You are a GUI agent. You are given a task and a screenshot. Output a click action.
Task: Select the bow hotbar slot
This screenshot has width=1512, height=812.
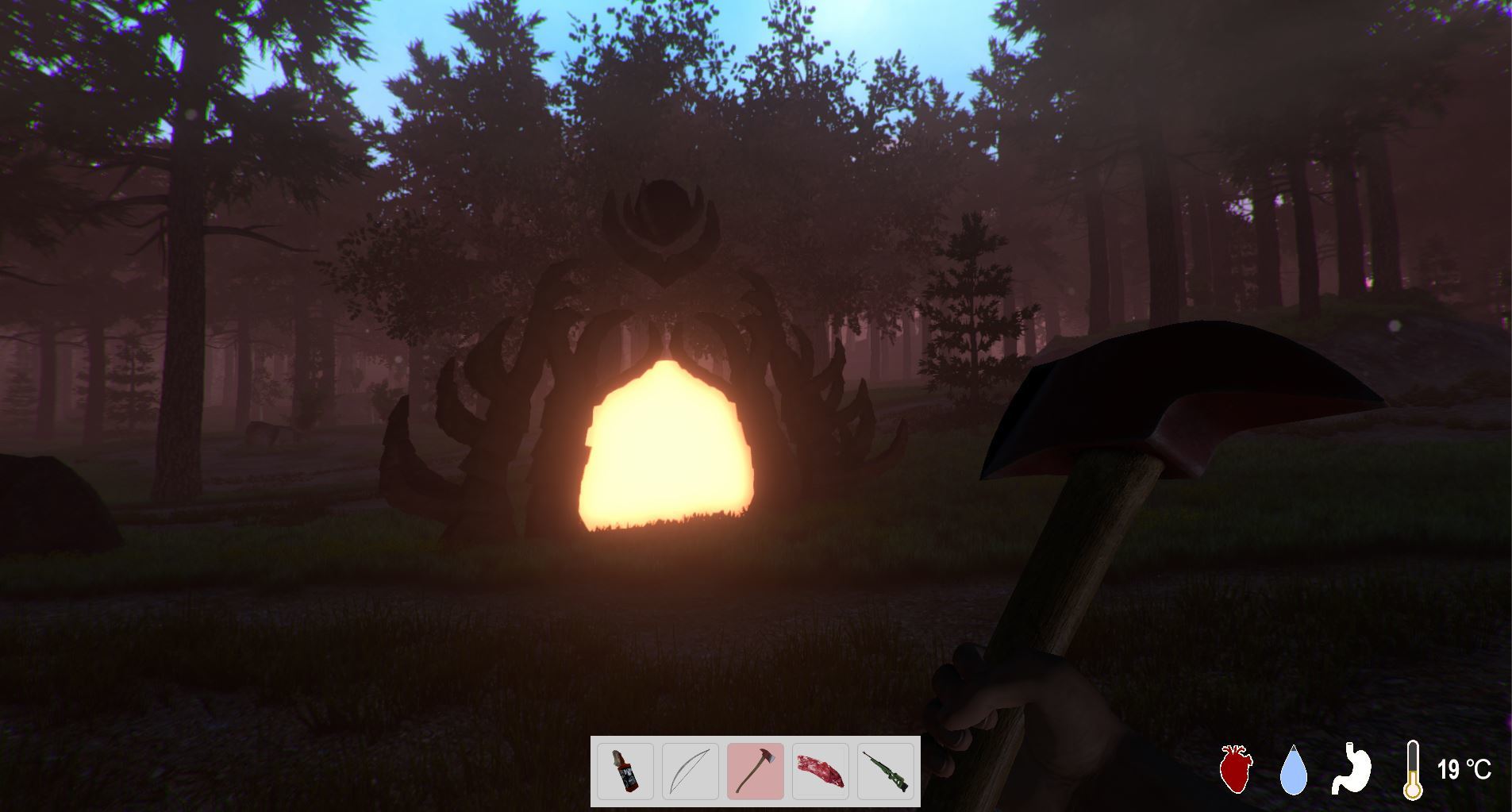[x=689, y=771]
